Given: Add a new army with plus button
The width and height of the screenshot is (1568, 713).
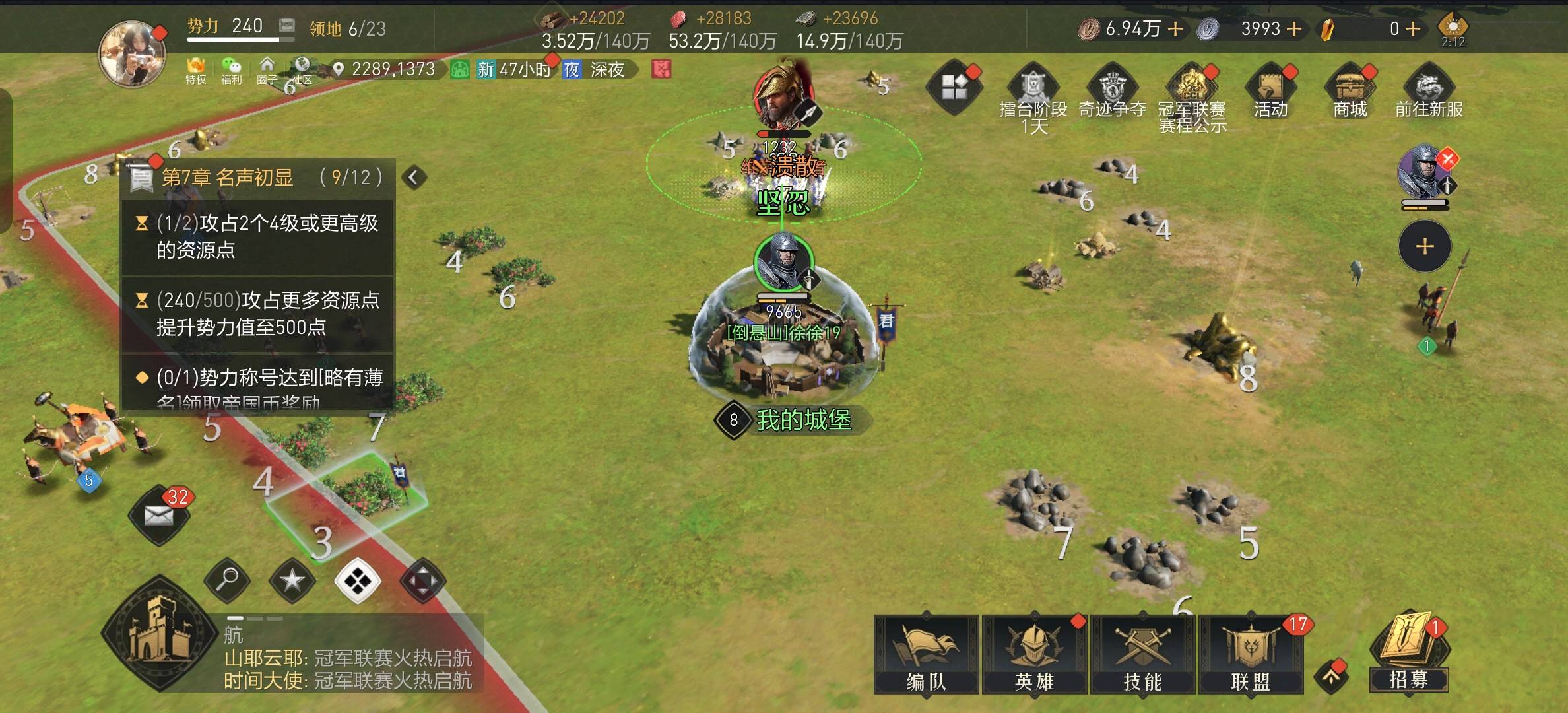Looking at the screenshot, I should click(1425, 246).
